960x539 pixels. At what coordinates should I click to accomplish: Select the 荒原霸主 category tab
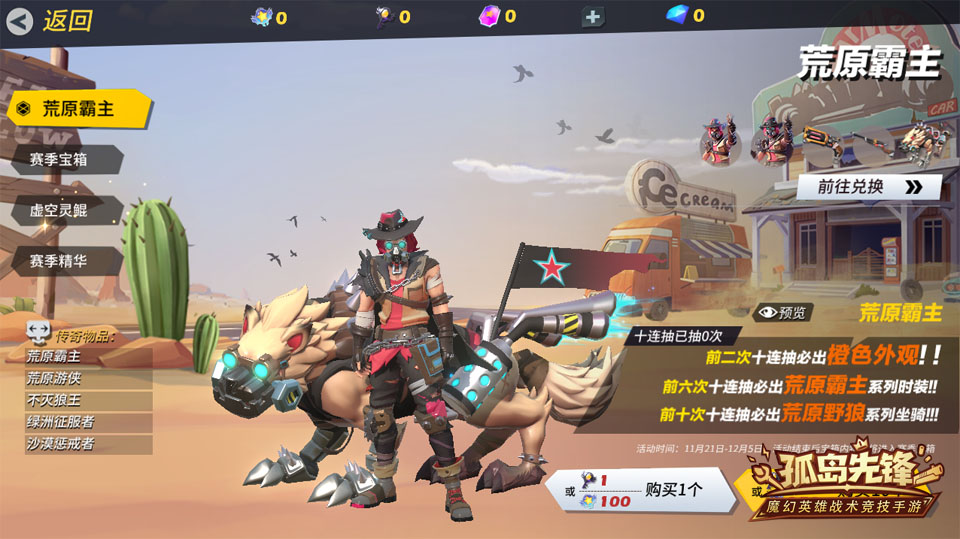[78, 109]
